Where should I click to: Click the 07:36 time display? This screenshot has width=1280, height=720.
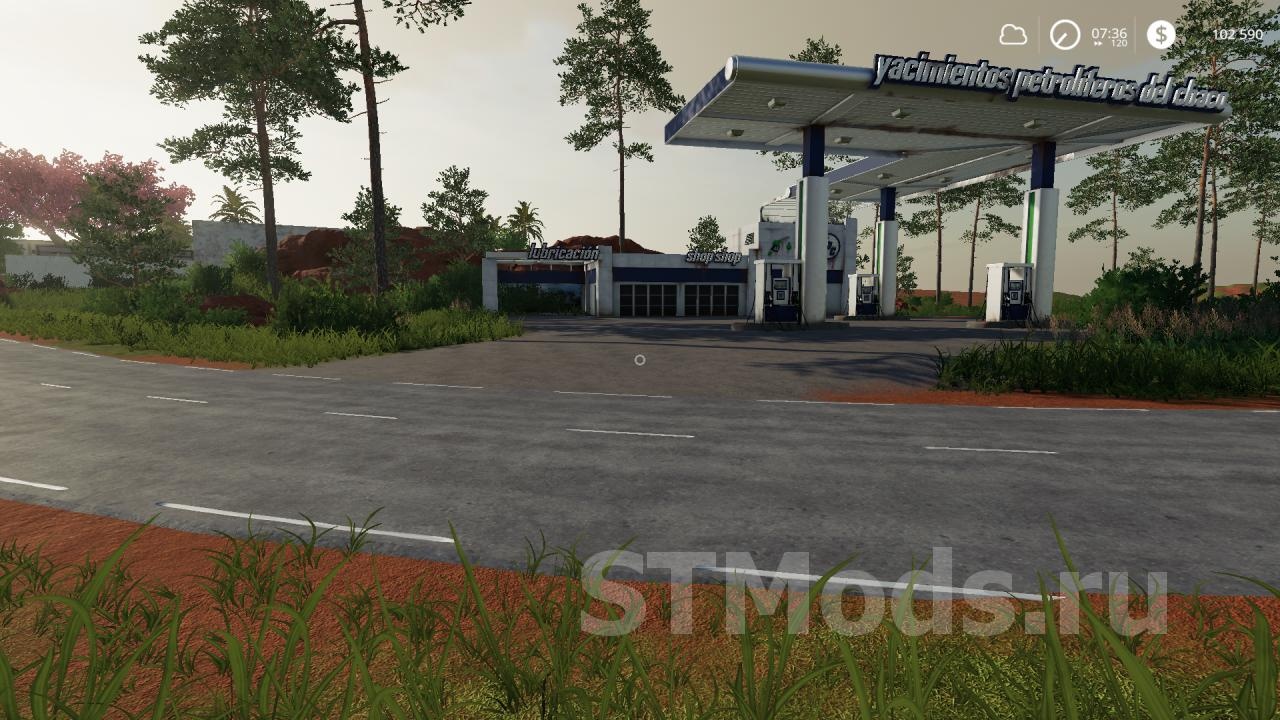[x=1108, y=33]
